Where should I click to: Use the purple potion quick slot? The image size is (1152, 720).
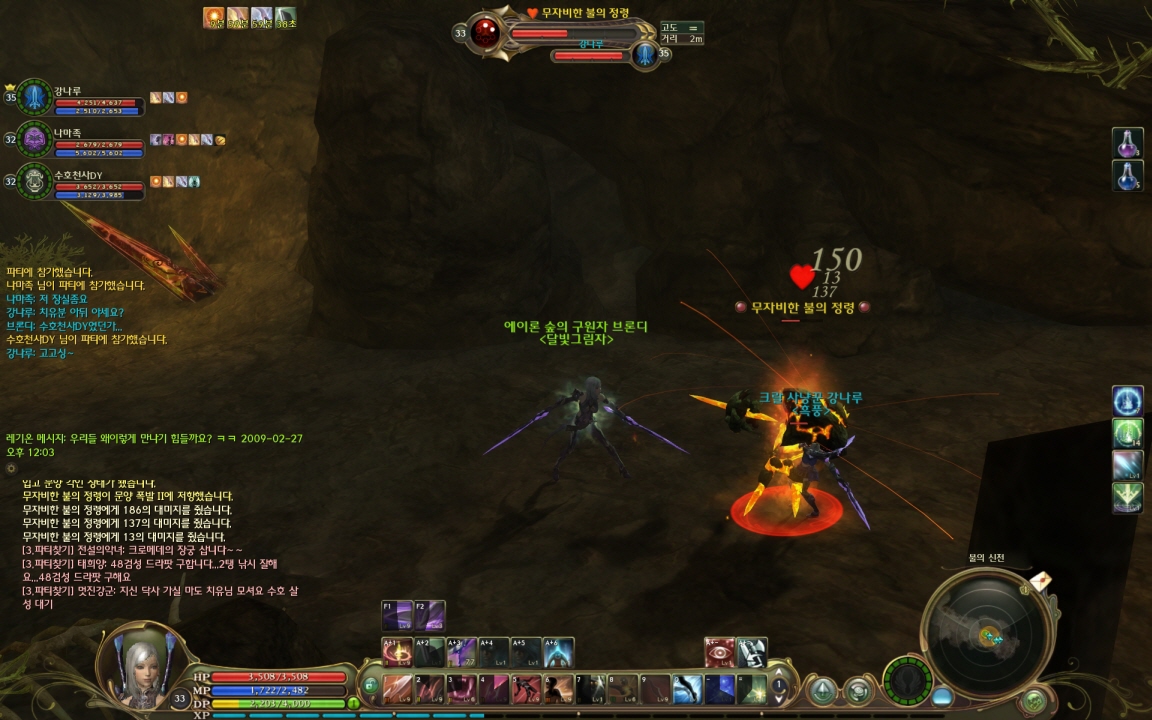pyautogui.click(x=1128, y=143)
